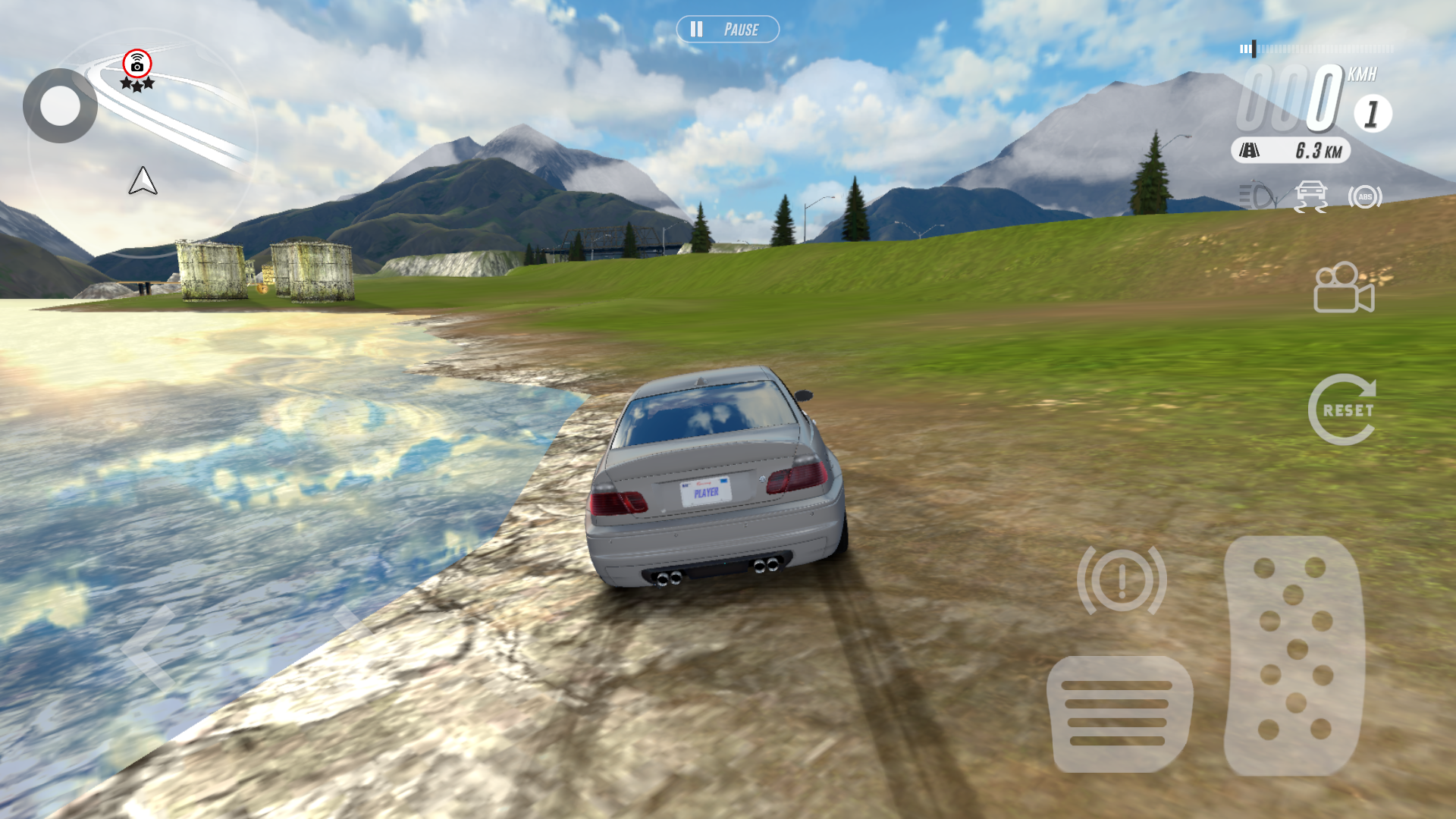The image size is (1456, 819).
Task: Switch the camera view
Action: tap(1344, 287)
